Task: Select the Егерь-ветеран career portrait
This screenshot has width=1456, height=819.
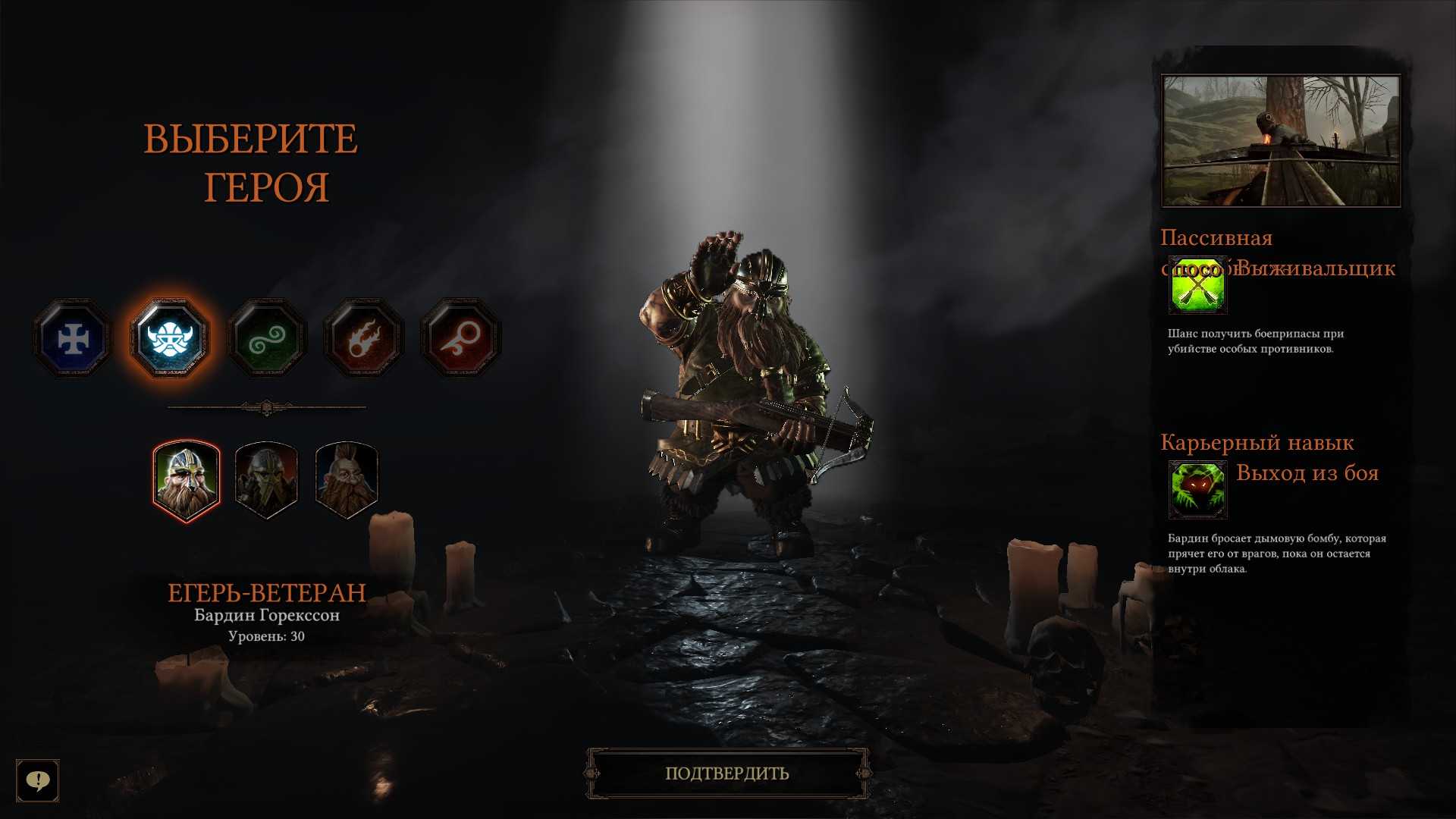Action: [x=187, y=481]
